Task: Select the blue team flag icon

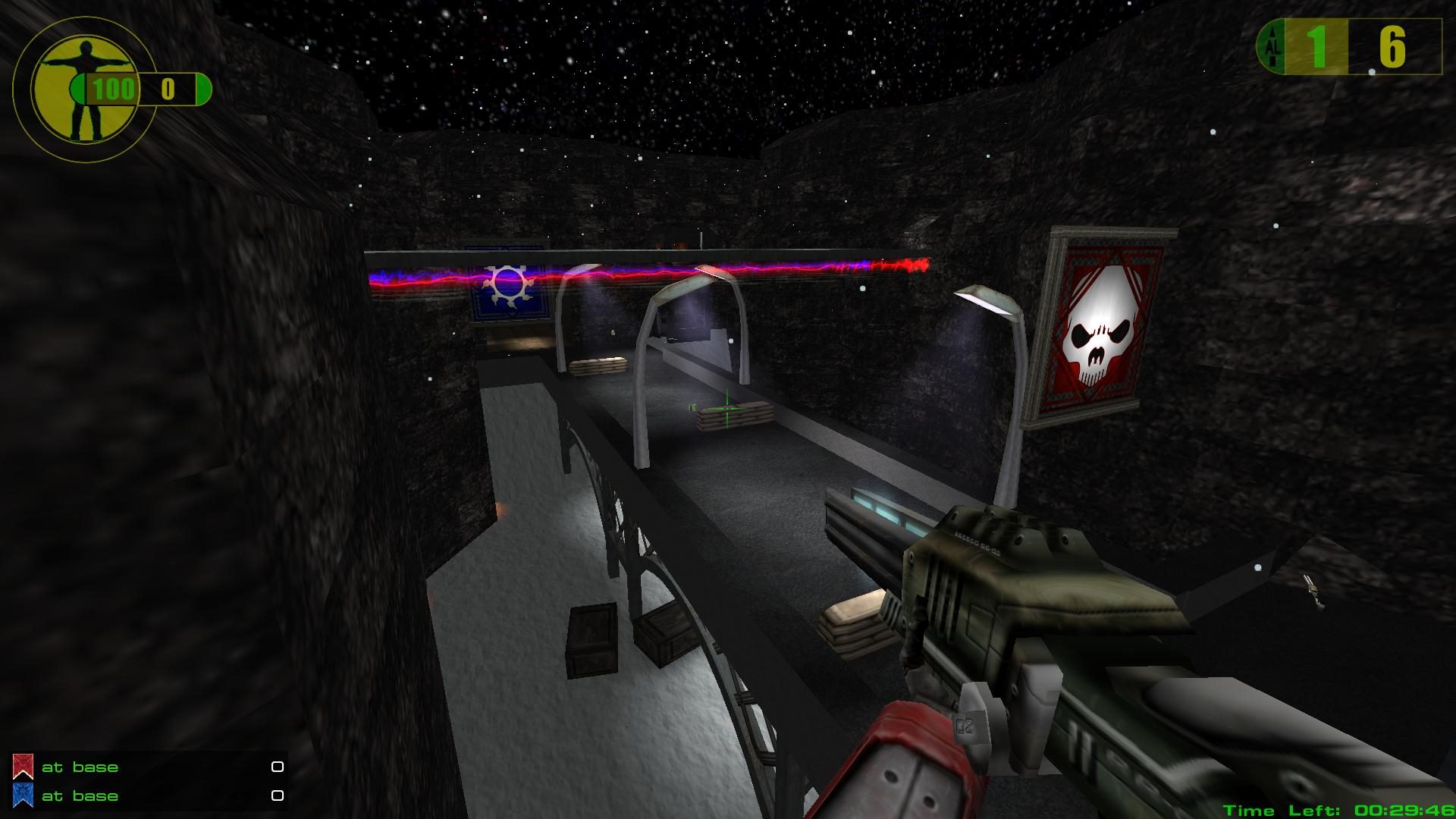Action: coord(23,795)
